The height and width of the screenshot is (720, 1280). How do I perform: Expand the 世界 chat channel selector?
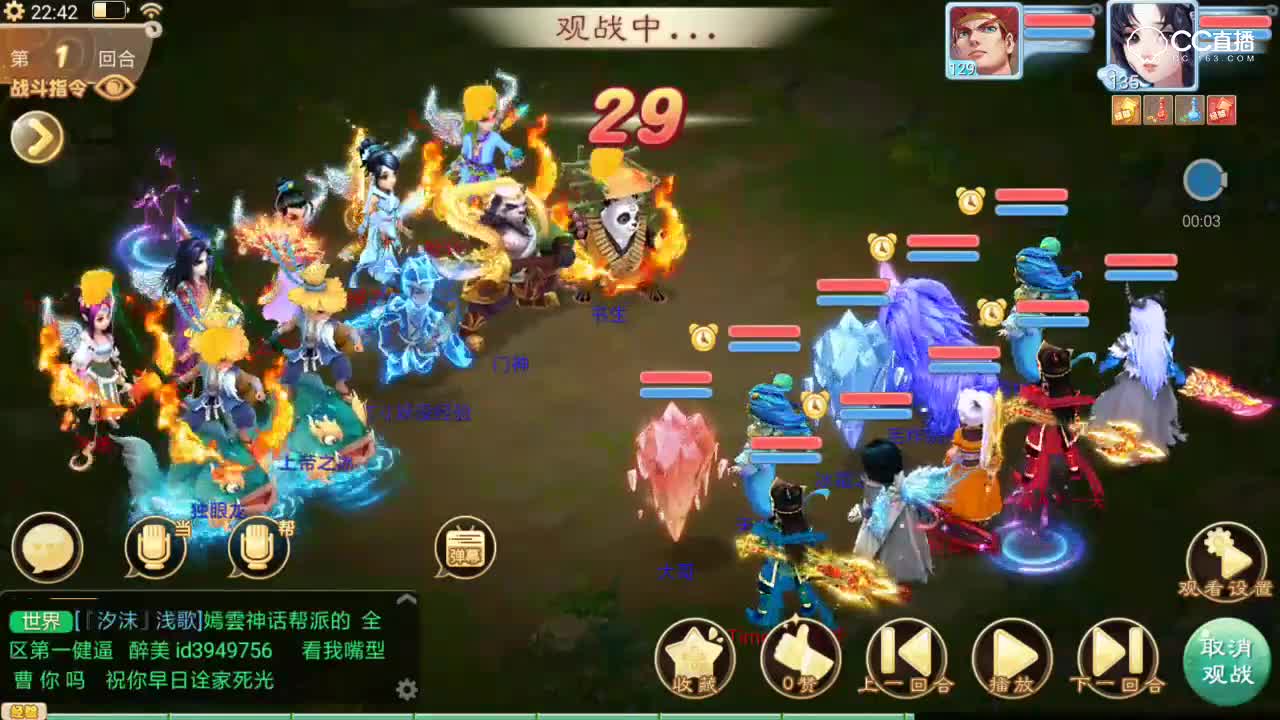tap(39, 620)
